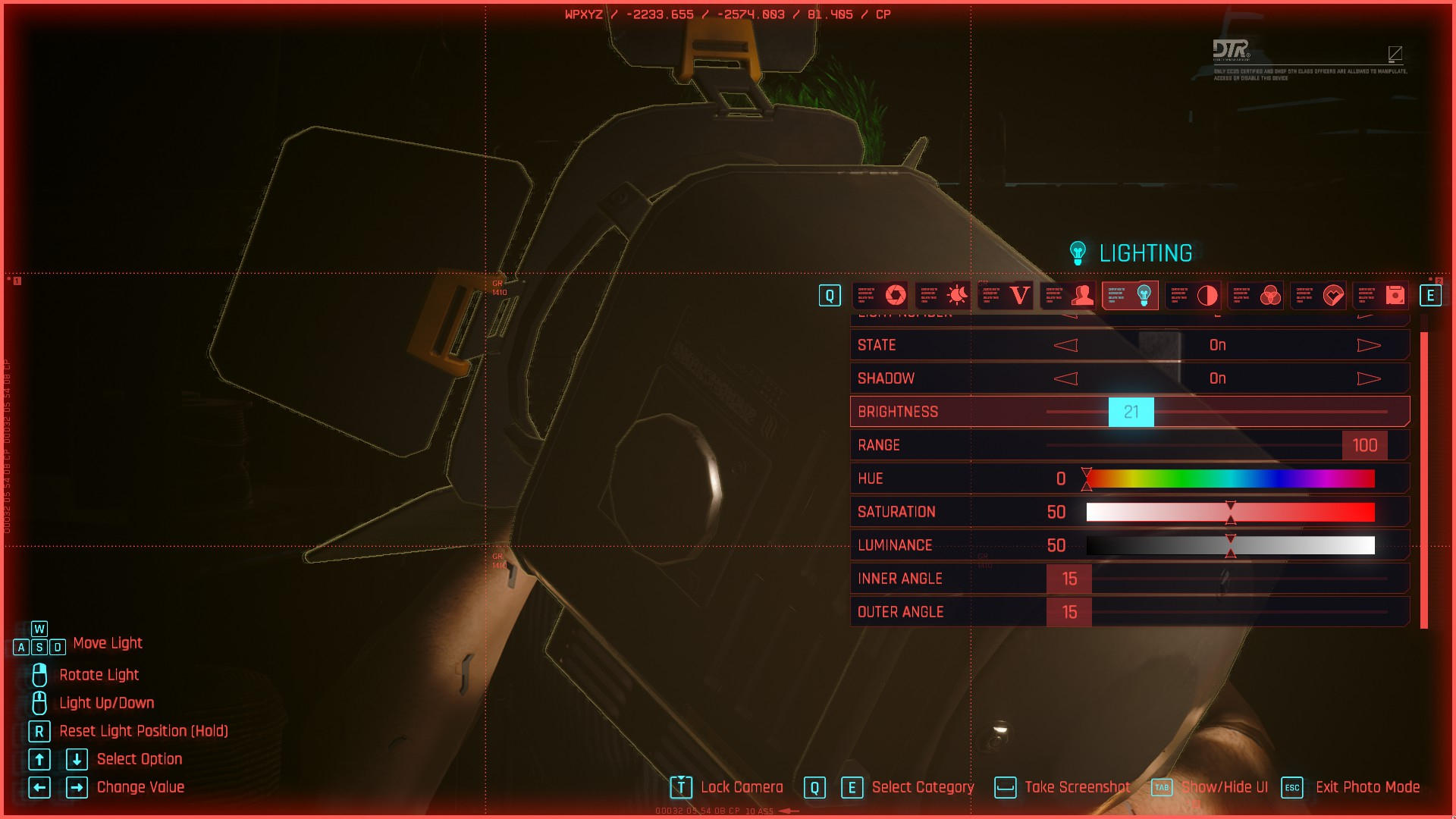Click the left arrow on State
Screen dimensions: 1456x819
(x=1065, y=346)
